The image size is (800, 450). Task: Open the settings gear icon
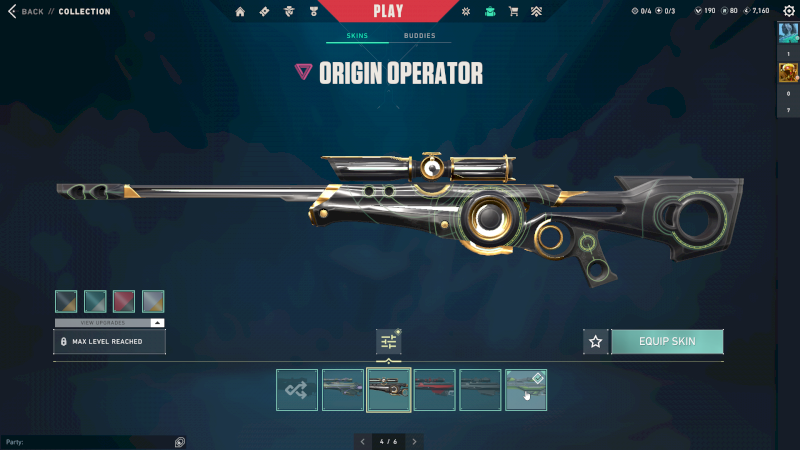pyautogui.click(x=787, y=12)
